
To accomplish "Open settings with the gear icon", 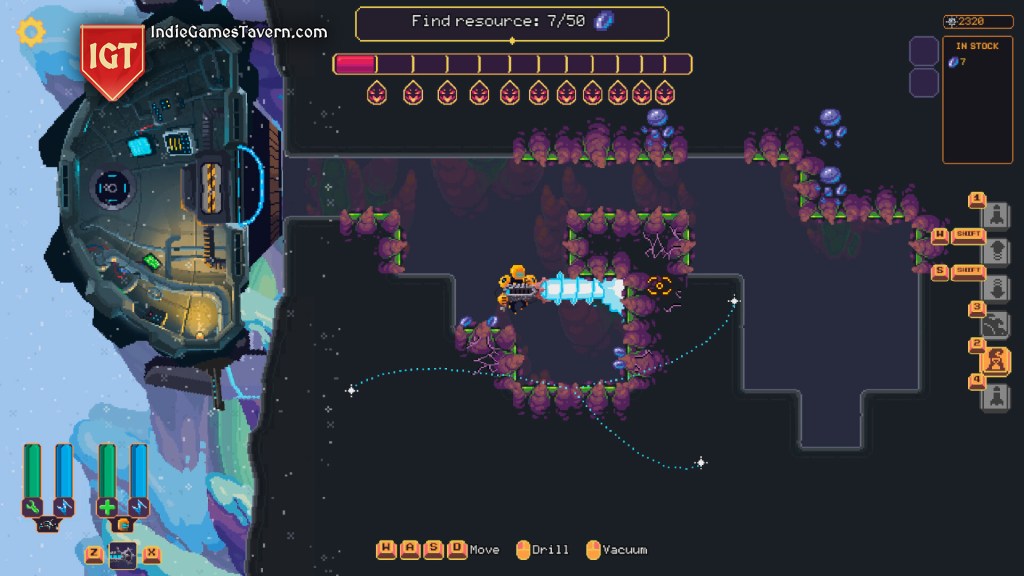I will click(32, 32).
